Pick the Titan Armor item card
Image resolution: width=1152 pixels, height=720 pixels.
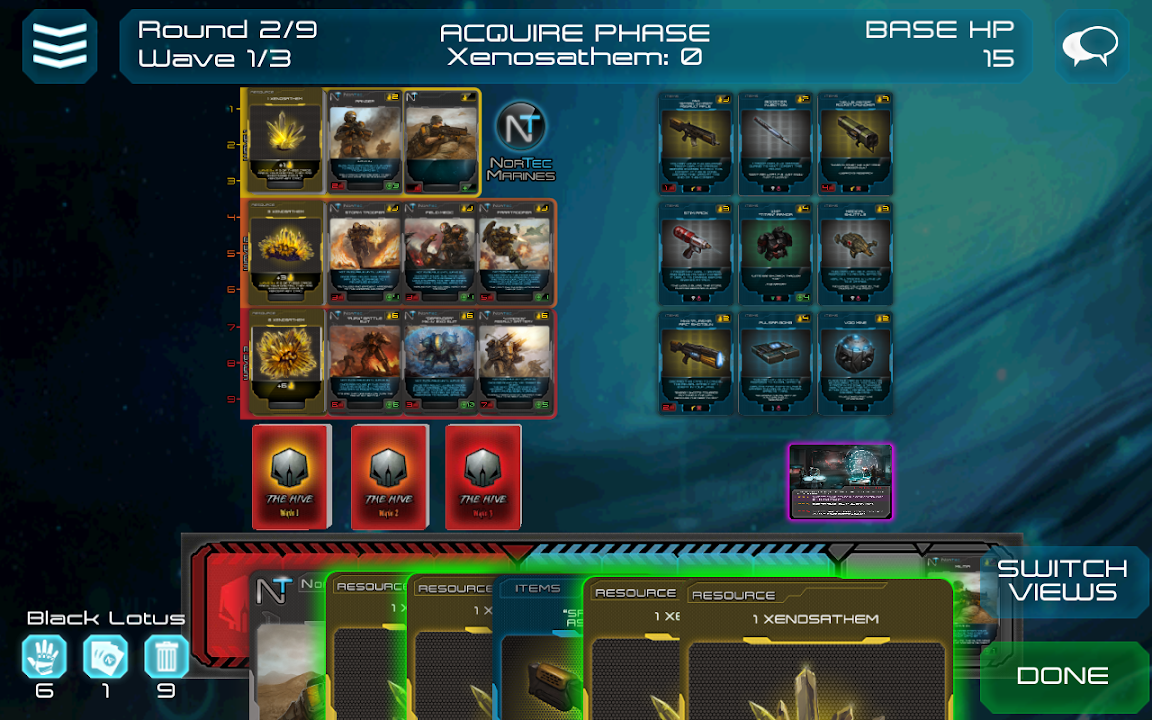click(776, 253)
